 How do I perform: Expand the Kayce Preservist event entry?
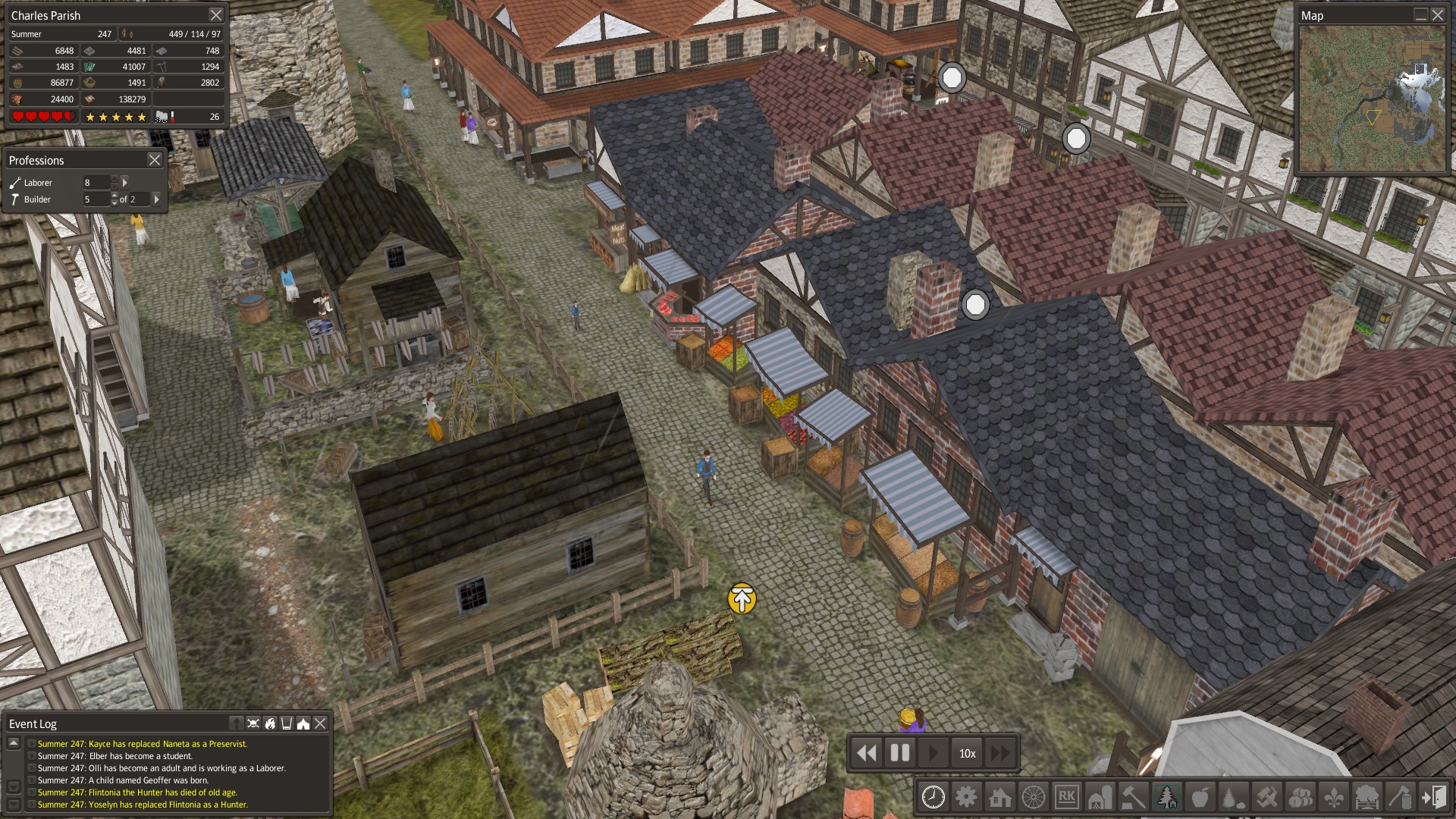[x=33, y=744]
